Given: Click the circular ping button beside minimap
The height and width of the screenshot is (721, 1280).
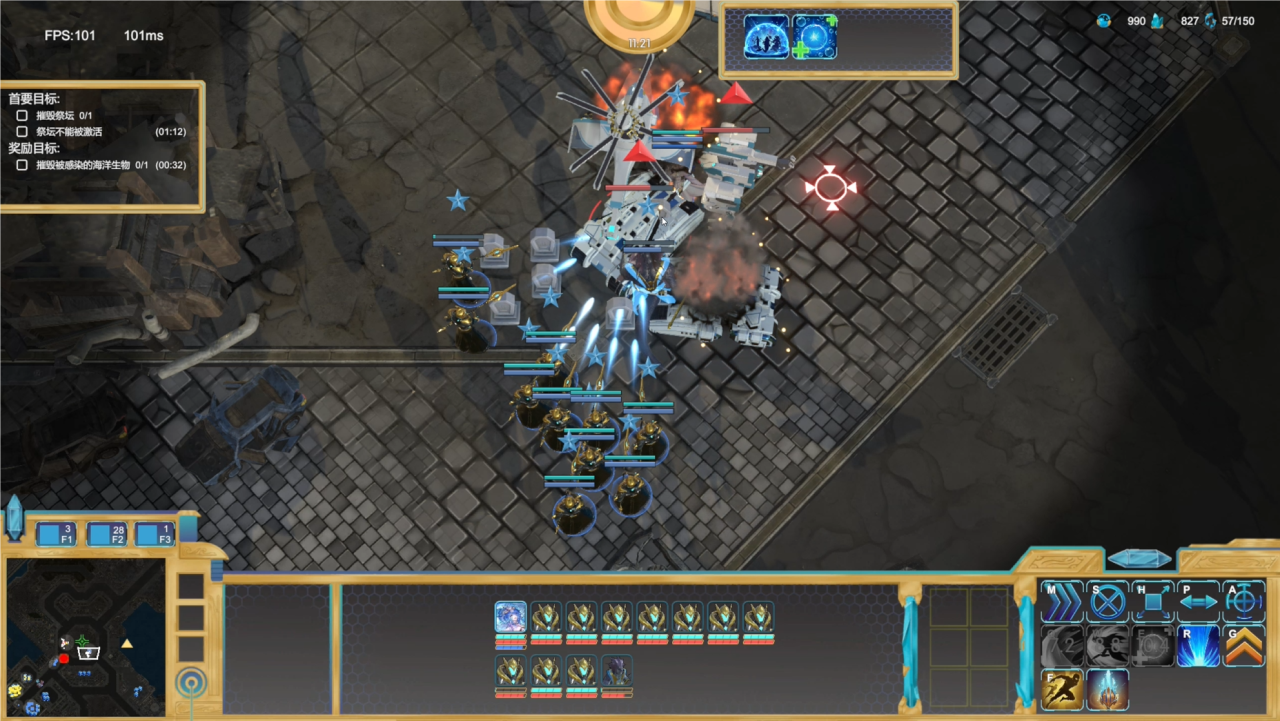Looking at the screenshot, I should [191, 684].
